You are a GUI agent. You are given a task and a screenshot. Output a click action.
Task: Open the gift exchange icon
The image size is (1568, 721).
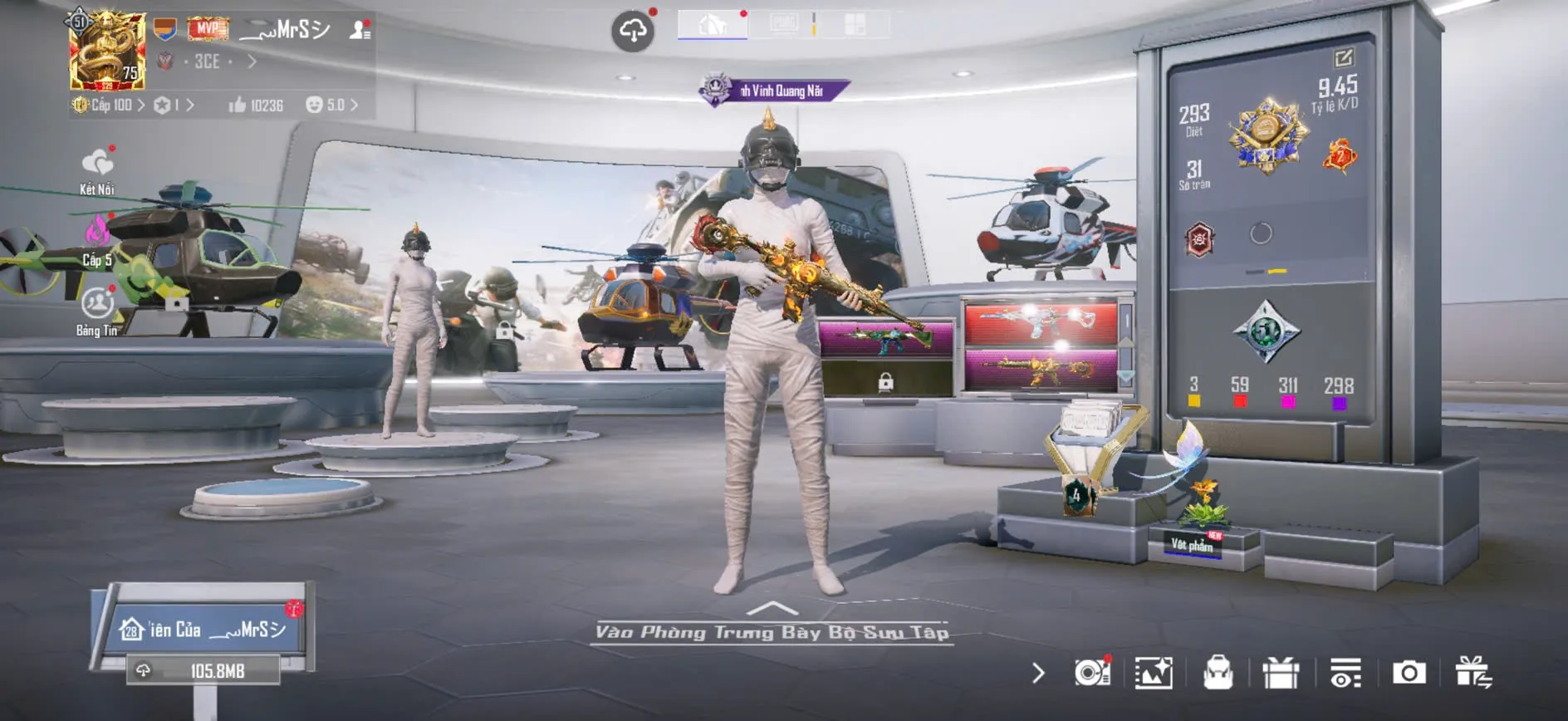pyautogui.click(x=1473, y=673)
